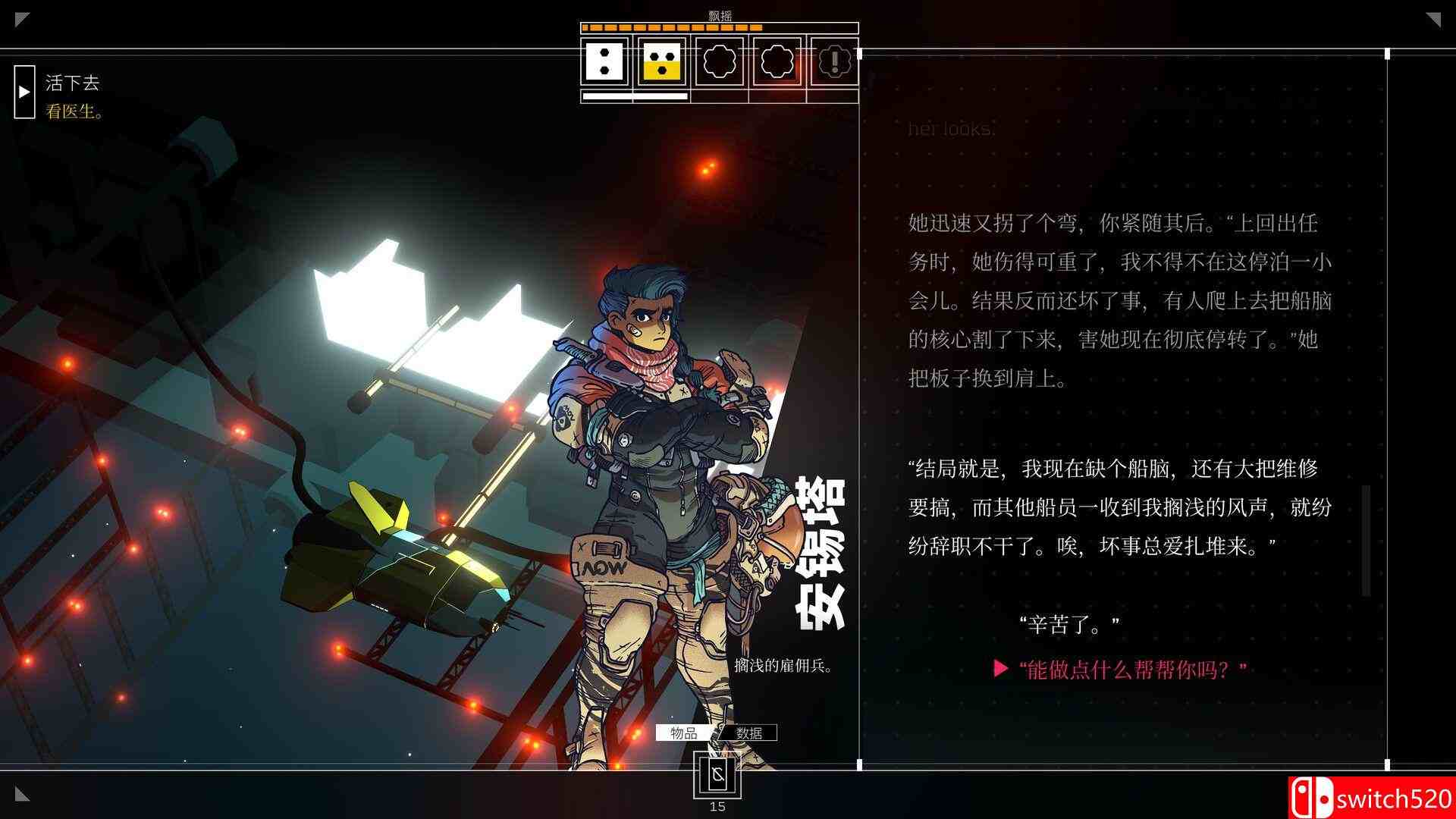Click the cryo currency chit icon showing 15
Image resolution: width=1456 pixels, height=819 pixels.
click(716, 775)
